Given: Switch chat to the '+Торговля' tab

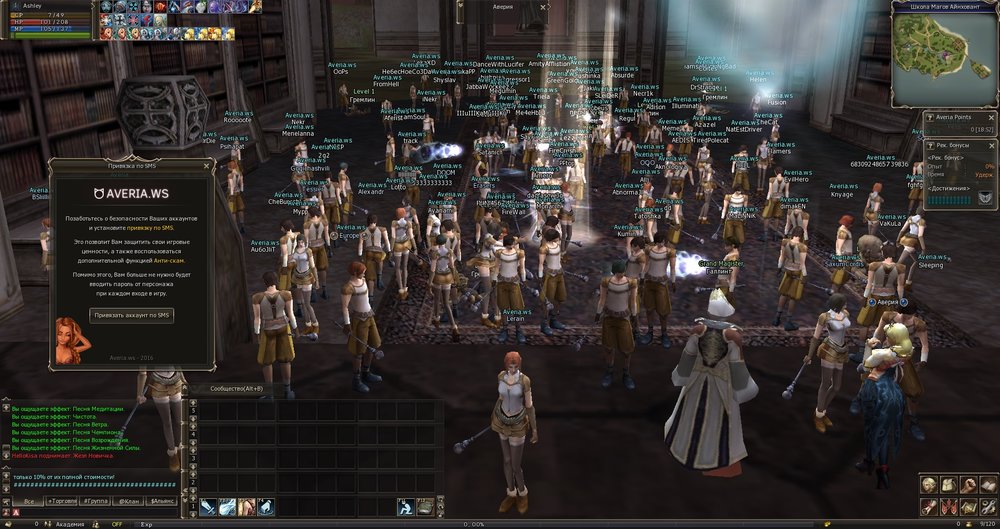Looking at the screenshot, I should 62,500.
